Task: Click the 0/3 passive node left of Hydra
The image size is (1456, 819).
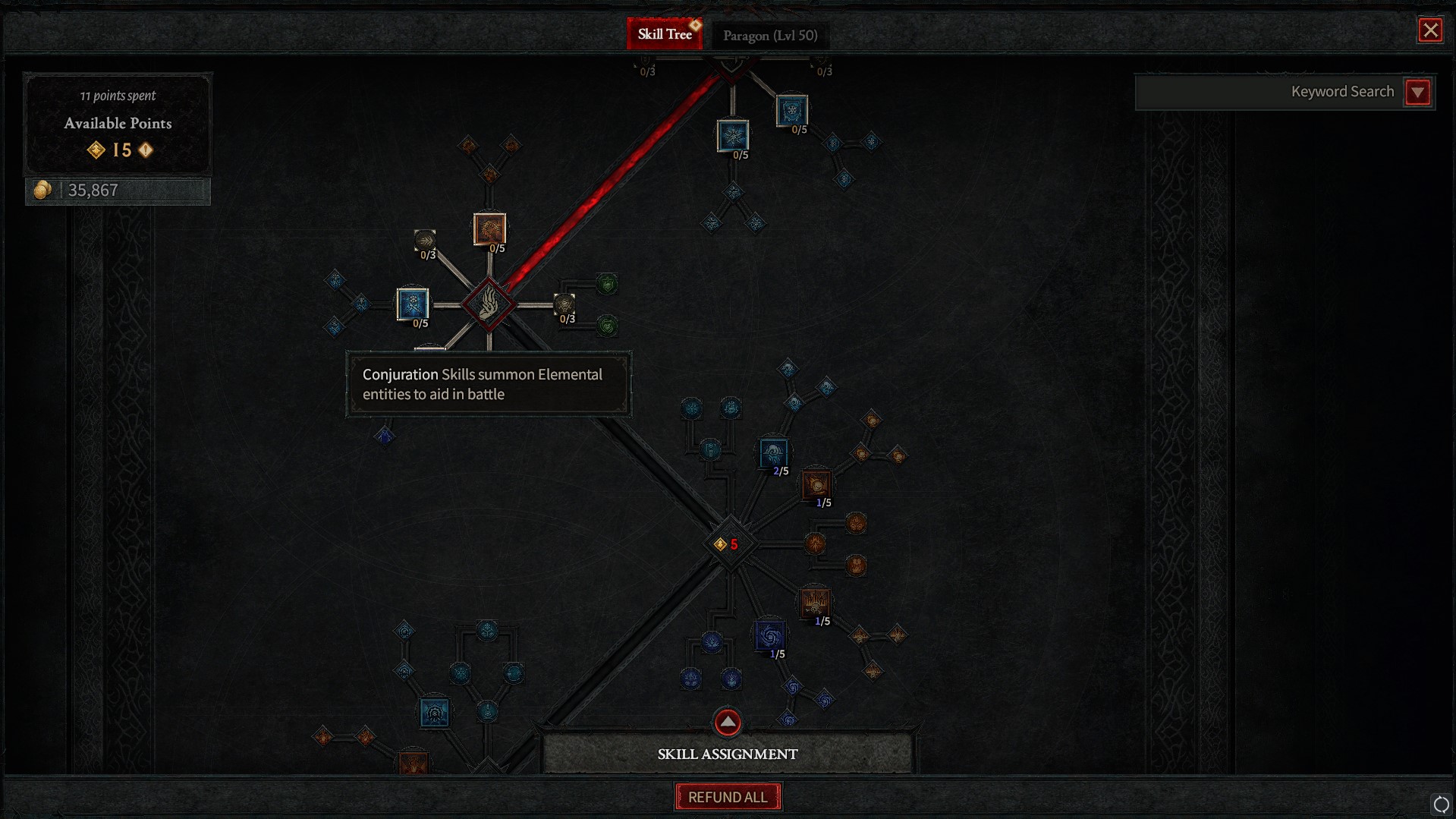Action: [x=424, y=241]
